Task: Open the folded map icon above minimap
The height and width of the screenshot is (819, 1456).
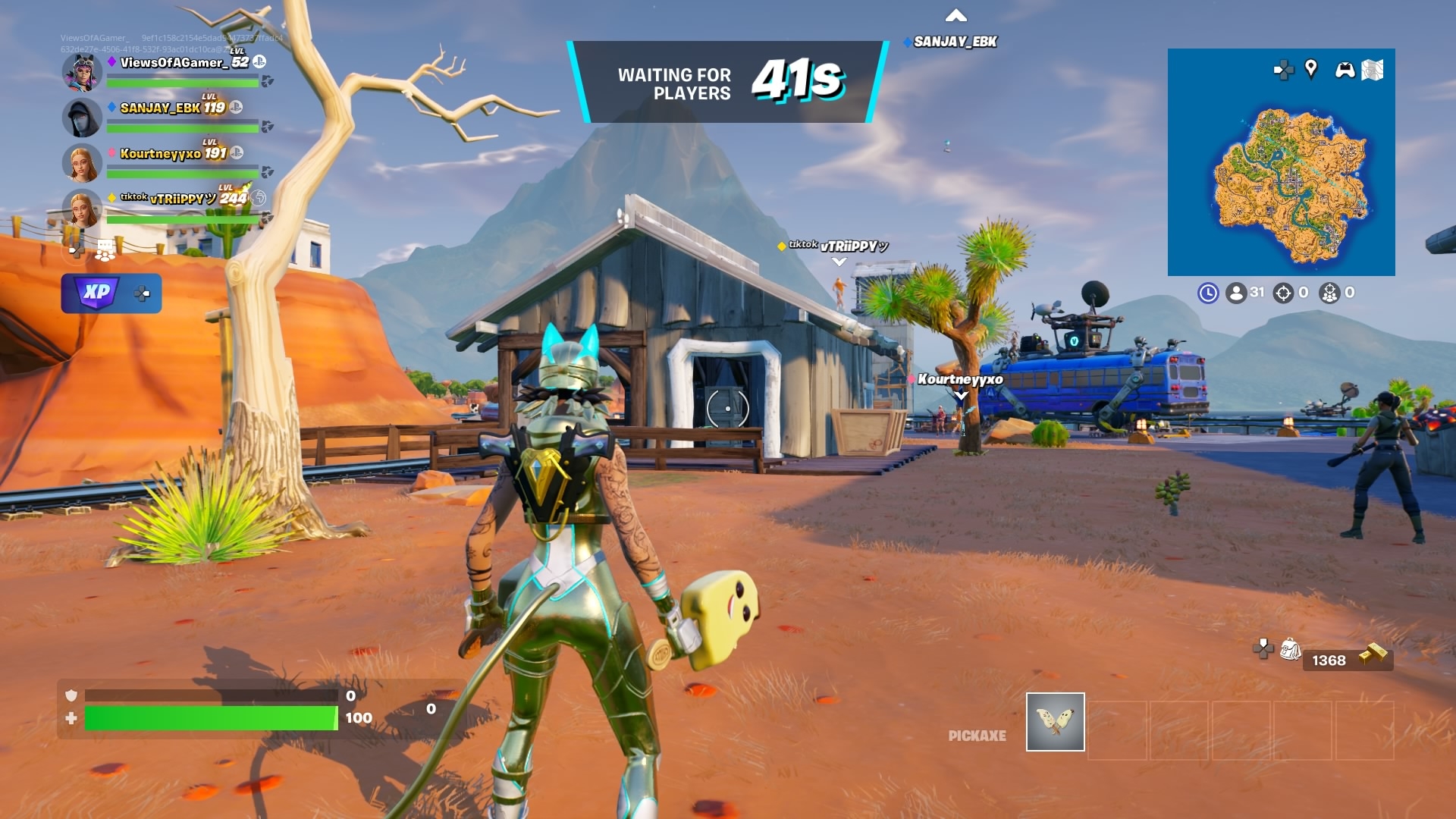Action: 1372,70
